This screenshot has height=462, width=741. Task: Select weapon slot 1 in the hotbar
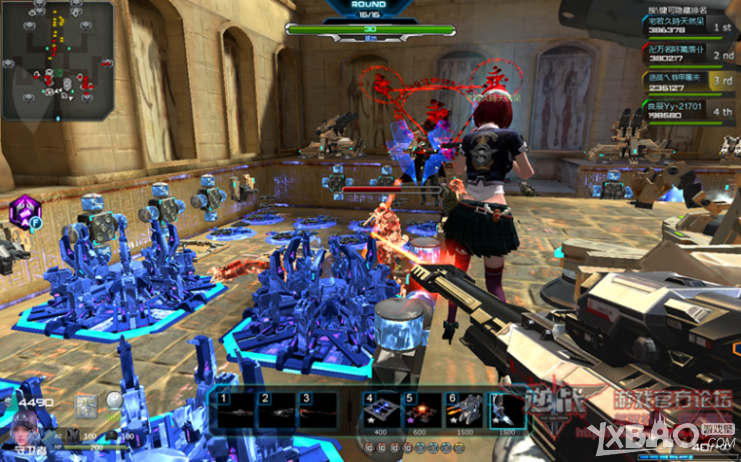pyautogui.click(x=236, y=410)
